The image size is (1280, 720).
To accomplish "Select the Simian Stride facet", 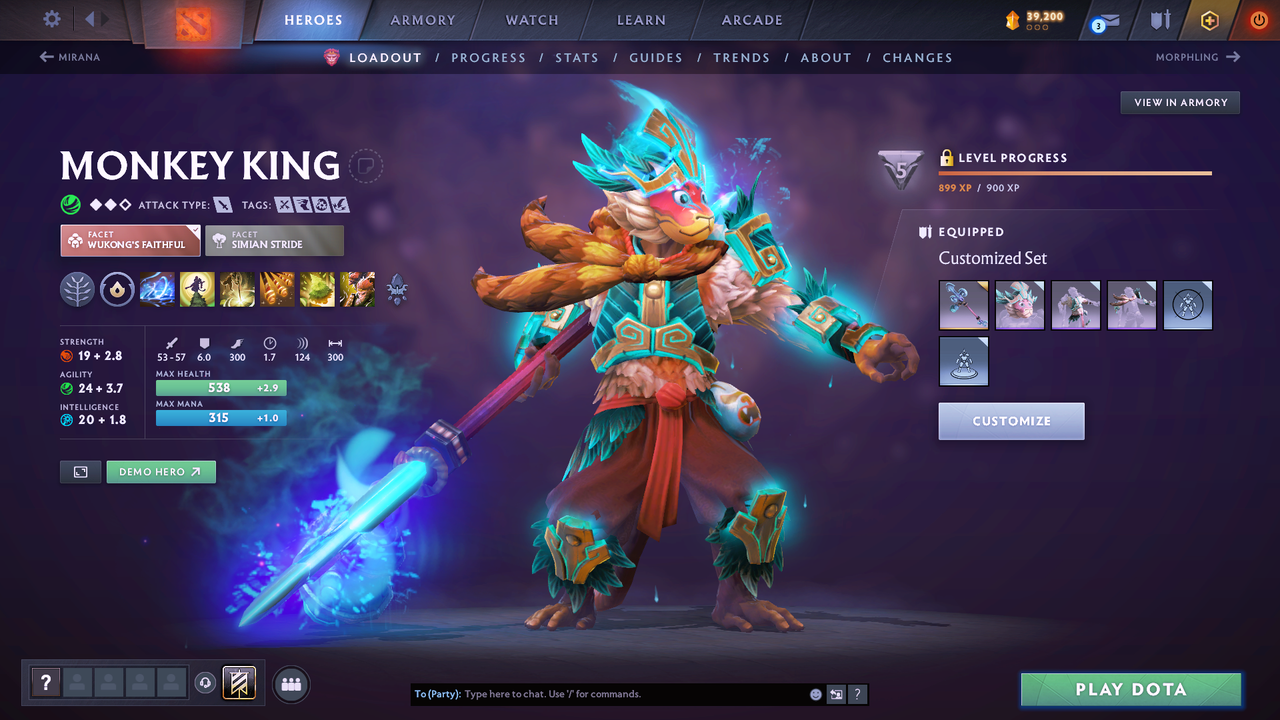I will 274,240.
